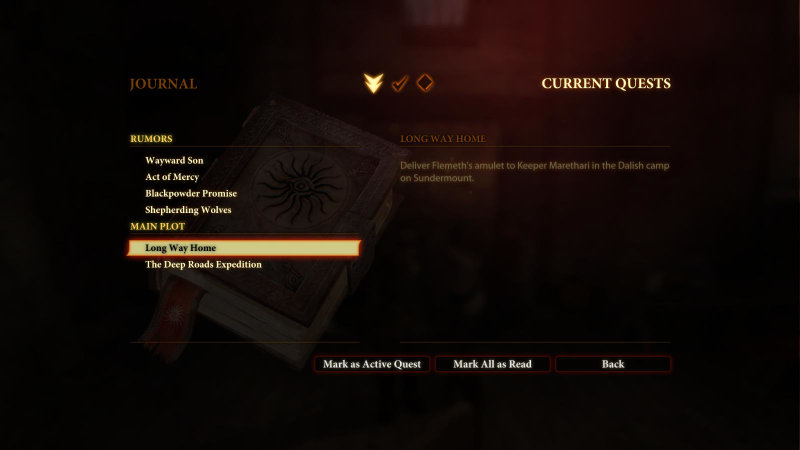Go Back from the journal
The height and width of the screenshot is (450, 800).
coord(613,364)
